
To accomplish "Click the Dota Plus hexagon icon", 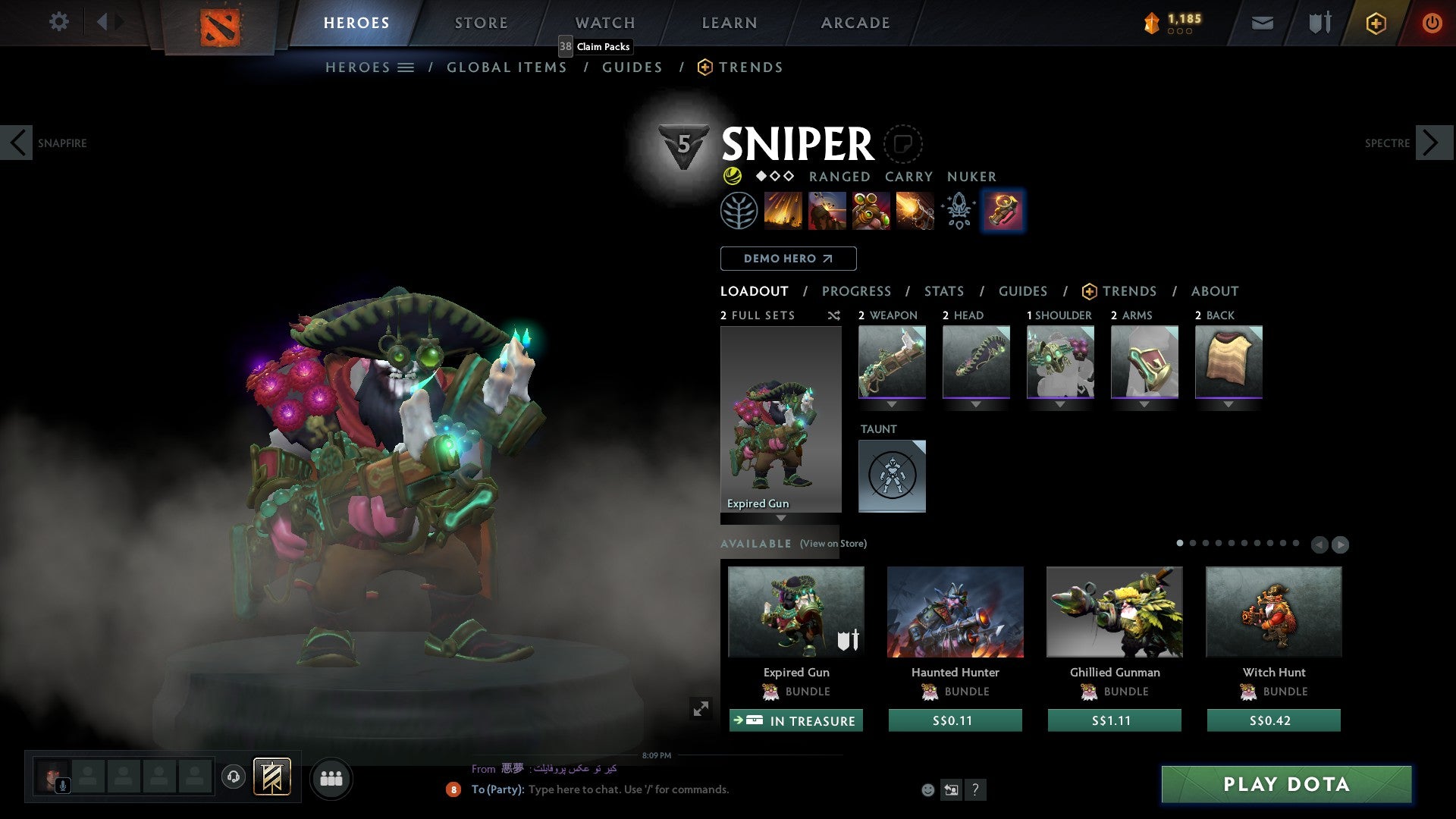I will tap(1375, 23).
